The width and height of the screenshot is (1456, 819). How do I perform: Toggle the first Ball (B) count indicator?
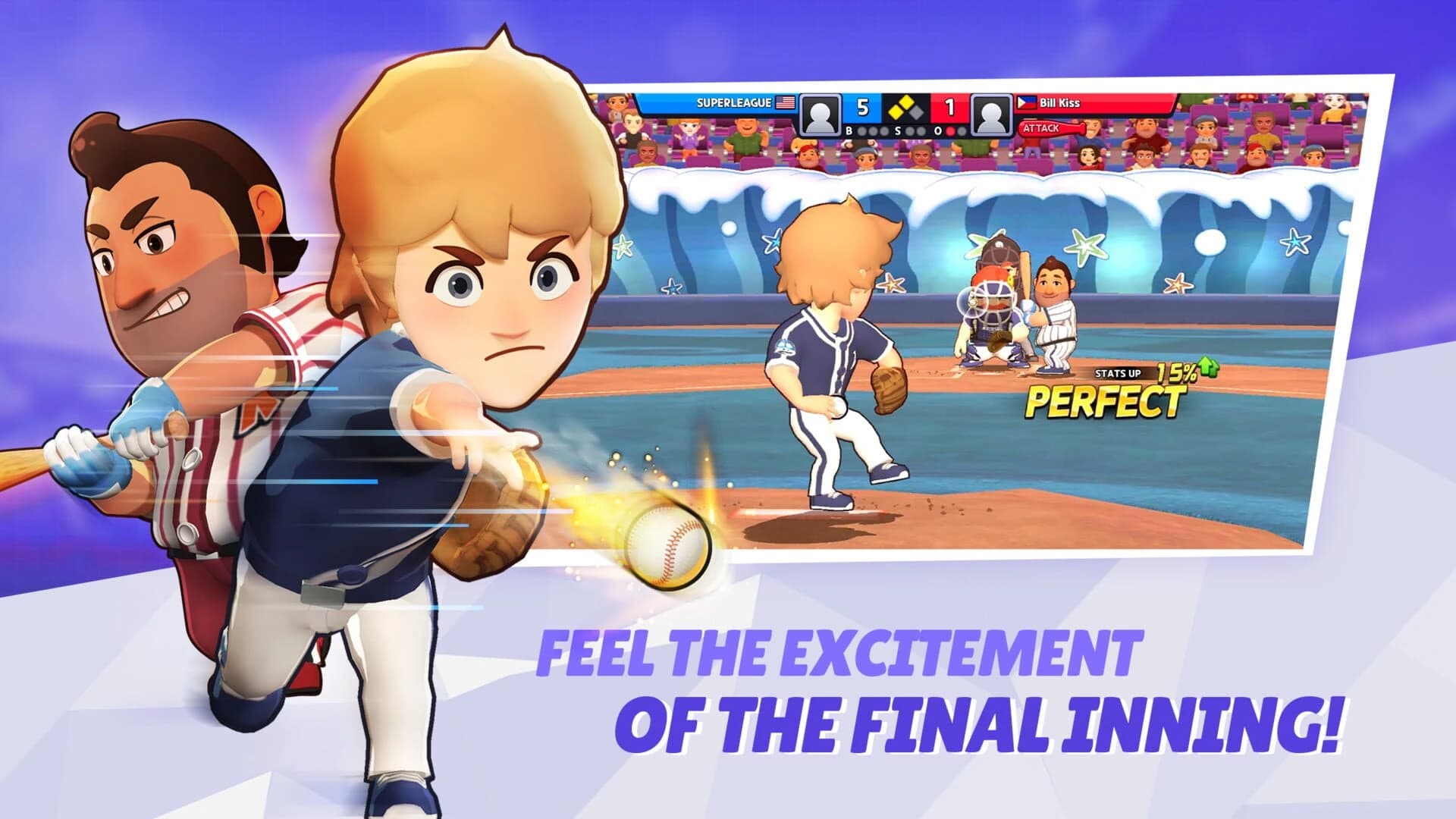(861, 132)
